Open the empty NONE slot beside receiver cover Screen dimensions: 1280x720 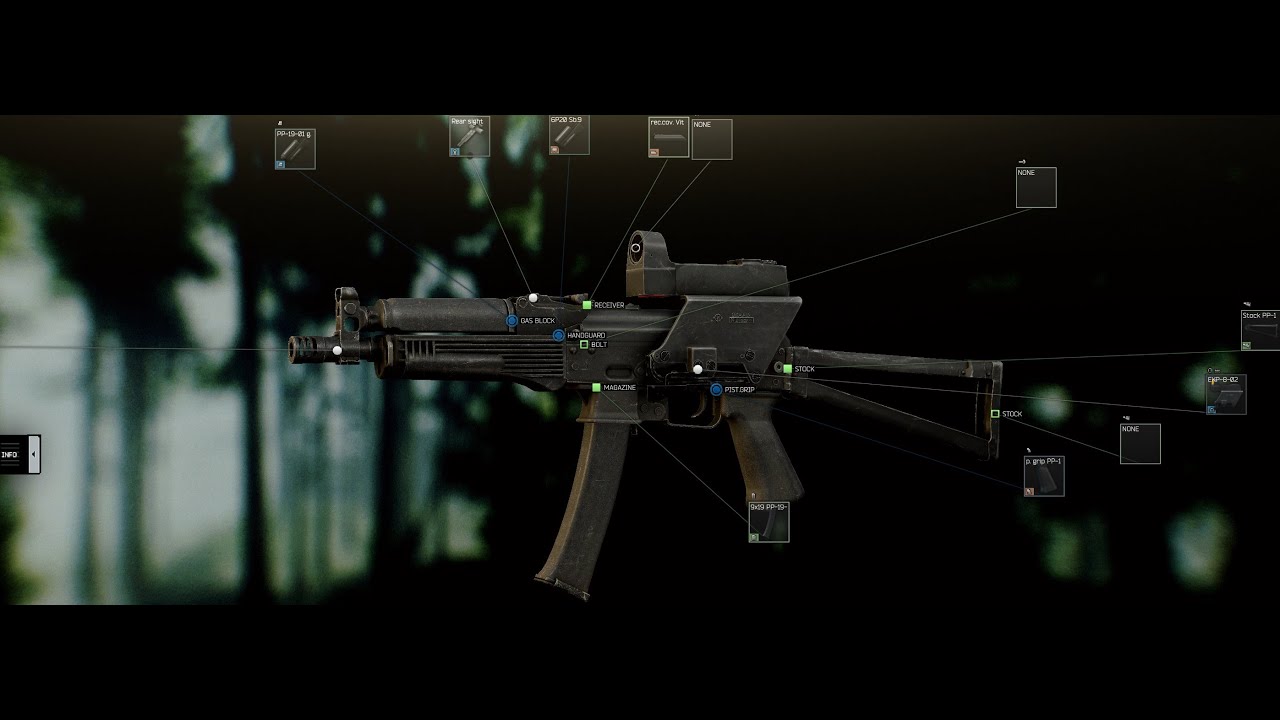(x=712, y=139)
